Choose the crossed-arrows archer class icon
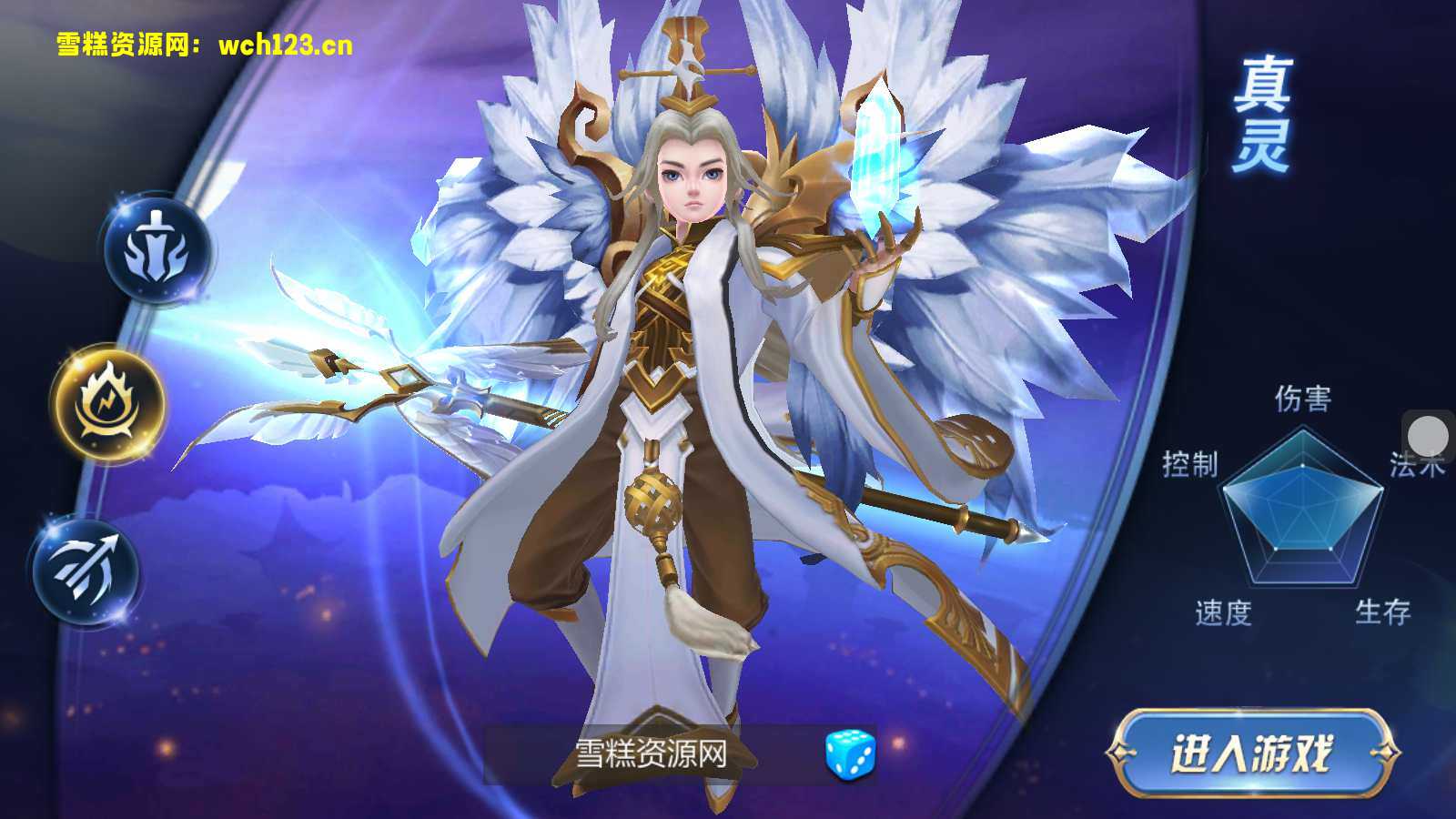This screenshot has height=819, width=1456. point(88,566)
